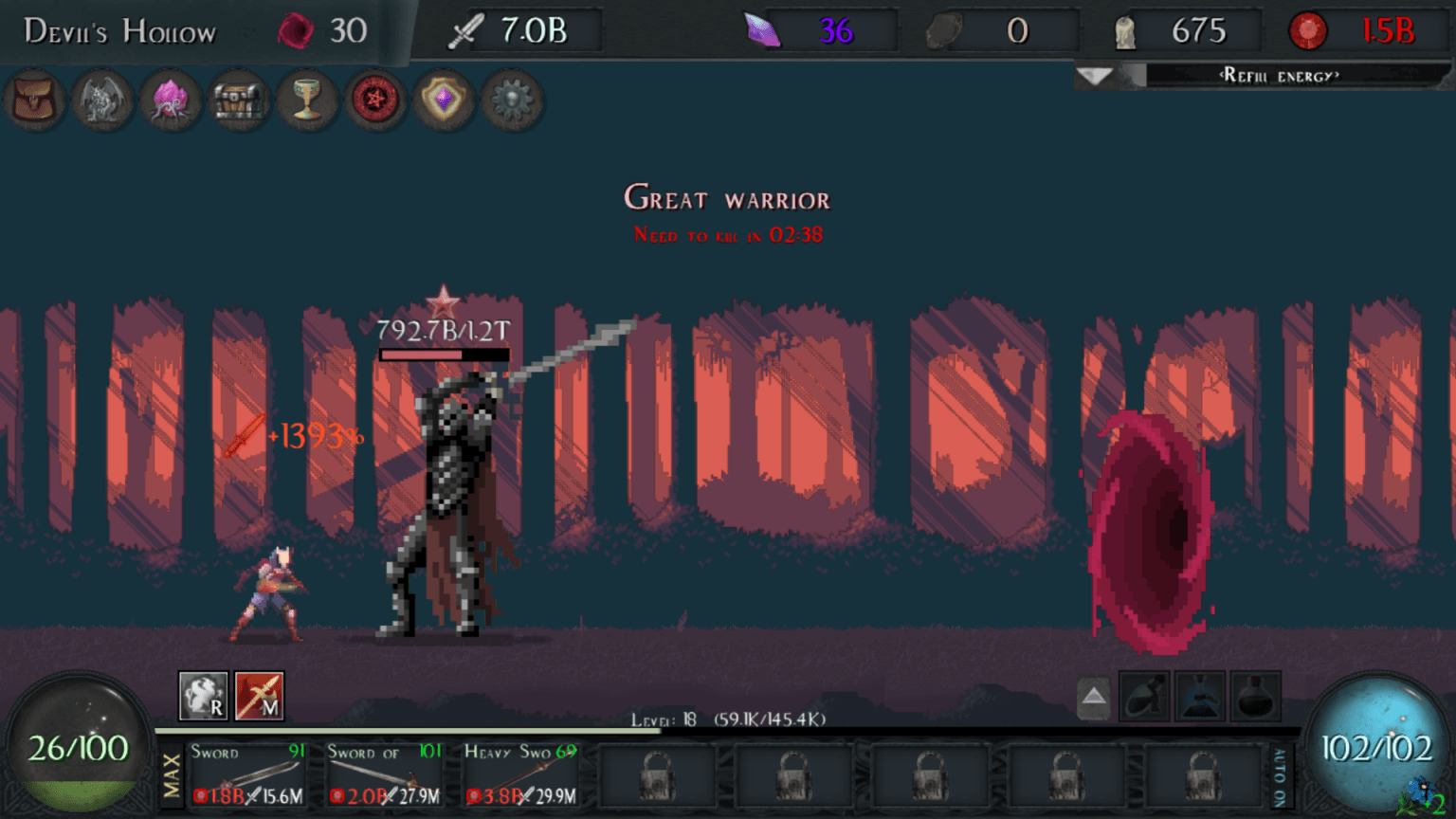Screen dimensions: 1456x819
Task: Open the treasure chest panel
Action: coord(239,101)
